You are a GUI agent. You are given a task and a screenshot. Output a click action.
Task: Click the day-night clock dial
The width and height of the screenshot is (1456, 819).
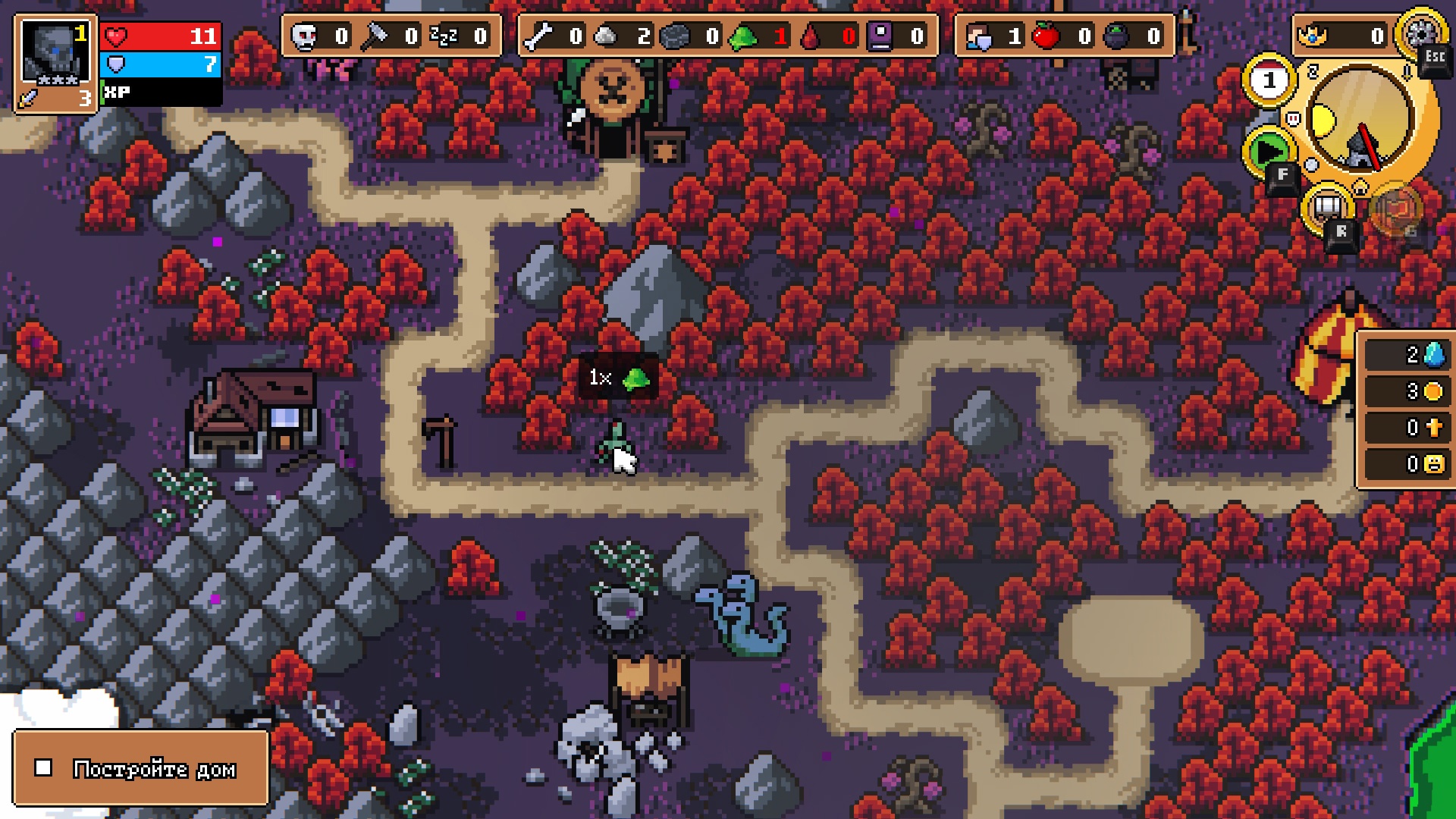(x=1360, y=118)
